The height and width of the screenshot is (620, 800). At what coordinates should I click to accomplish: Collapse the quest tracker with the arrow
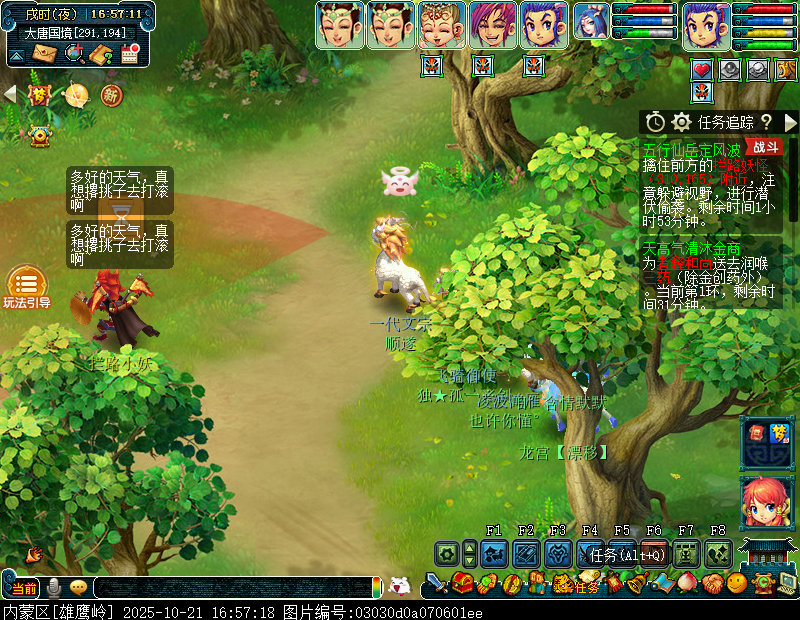coord(790,122)
